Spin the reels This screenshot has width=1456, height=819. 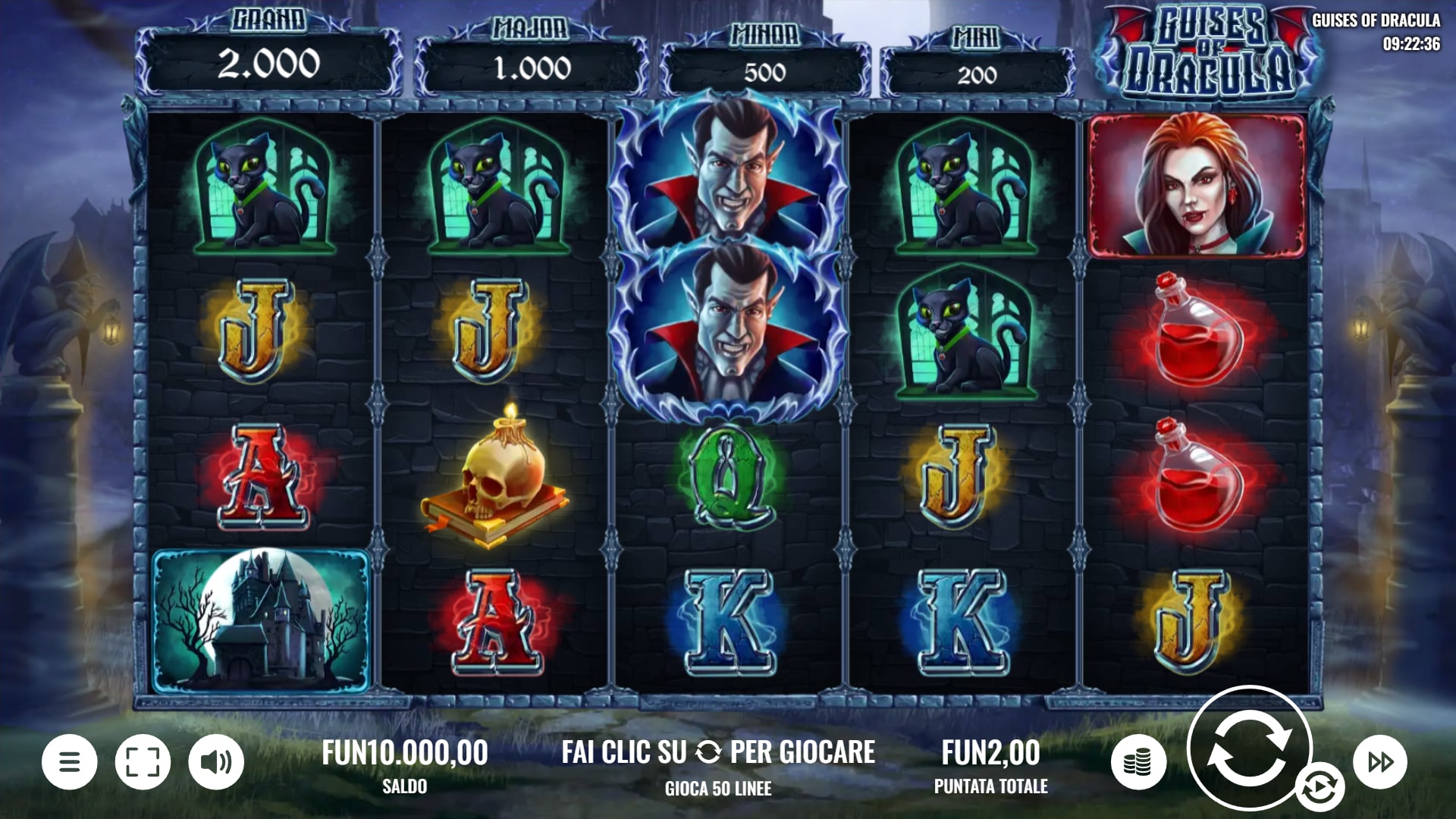[1248, 747]
